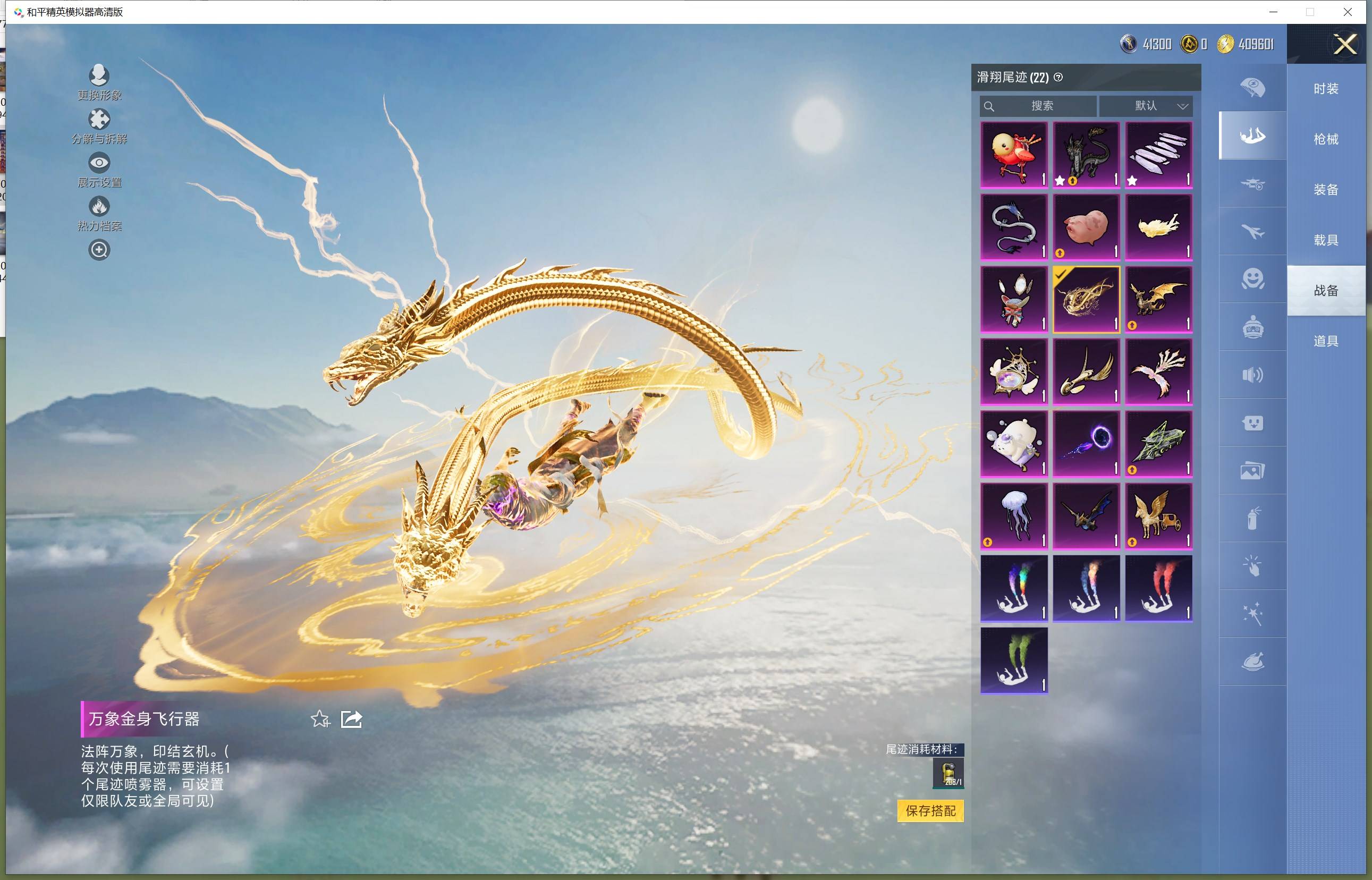The height and width of the screenshot is (880, 1372).
Task: Click the 搜索 search field
Action: 1041,106
